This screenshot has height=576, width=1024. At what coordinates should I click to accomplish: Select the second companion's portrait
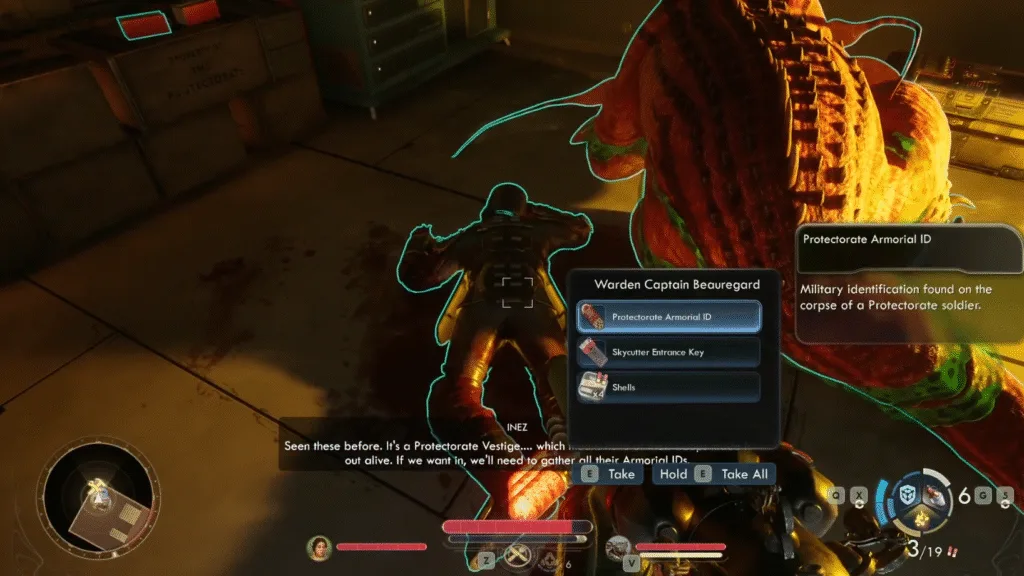click(618, 547)
